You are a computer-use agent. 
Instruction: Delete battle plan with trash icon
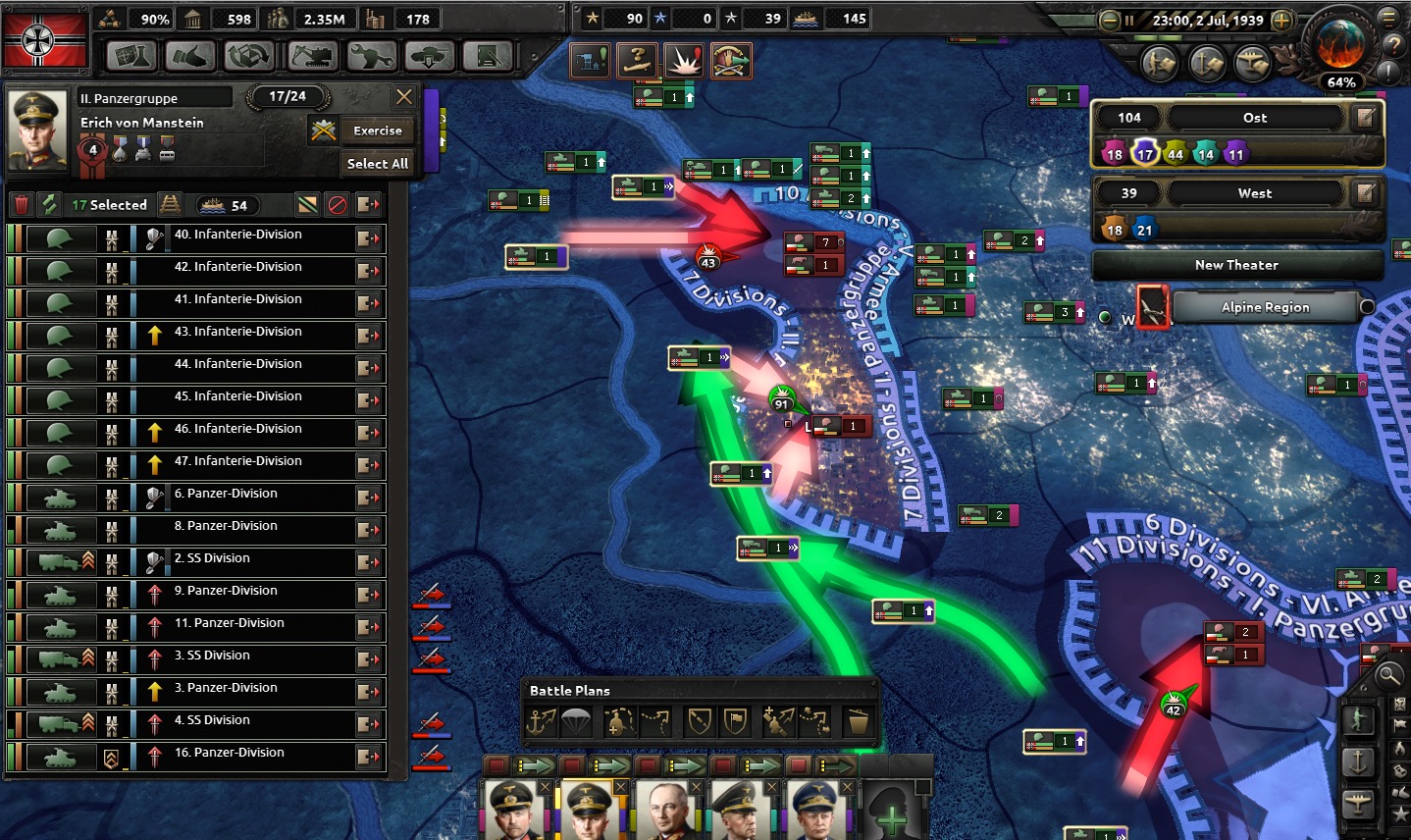(858, 722)
